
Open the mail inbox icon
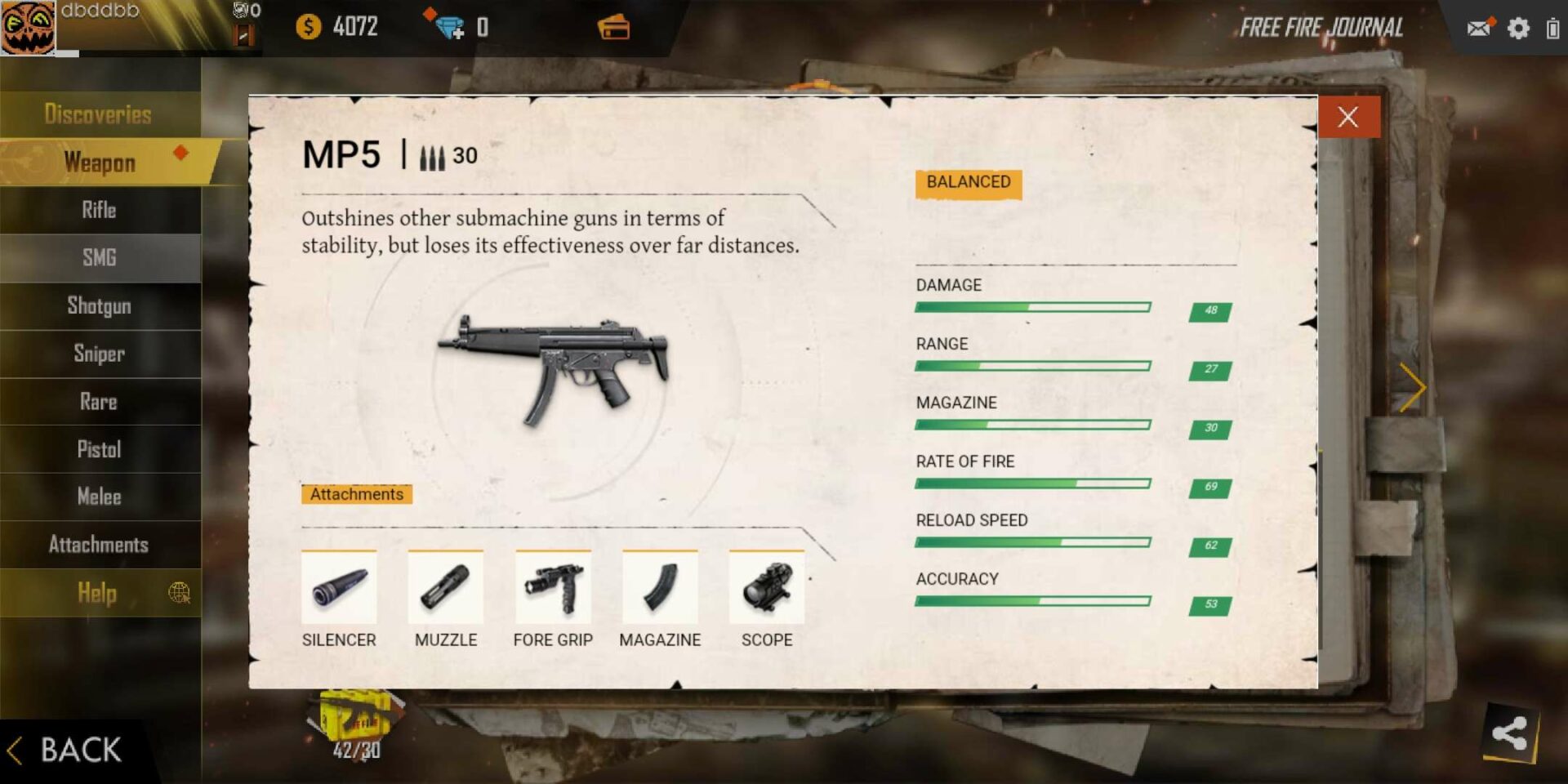1477,27
